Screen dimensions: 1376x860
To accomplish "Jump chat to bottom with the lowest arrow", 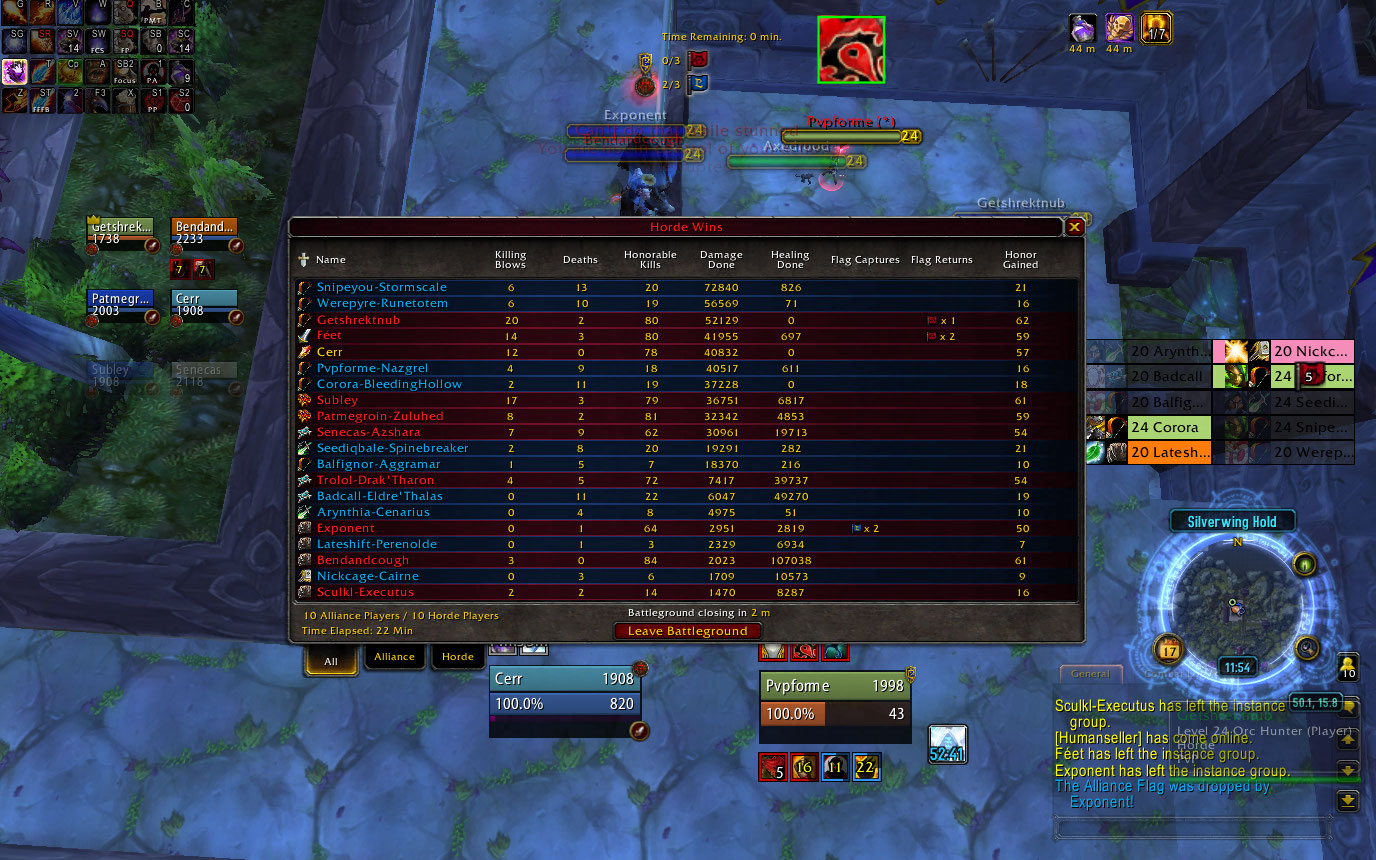I will coord(1347,801).
